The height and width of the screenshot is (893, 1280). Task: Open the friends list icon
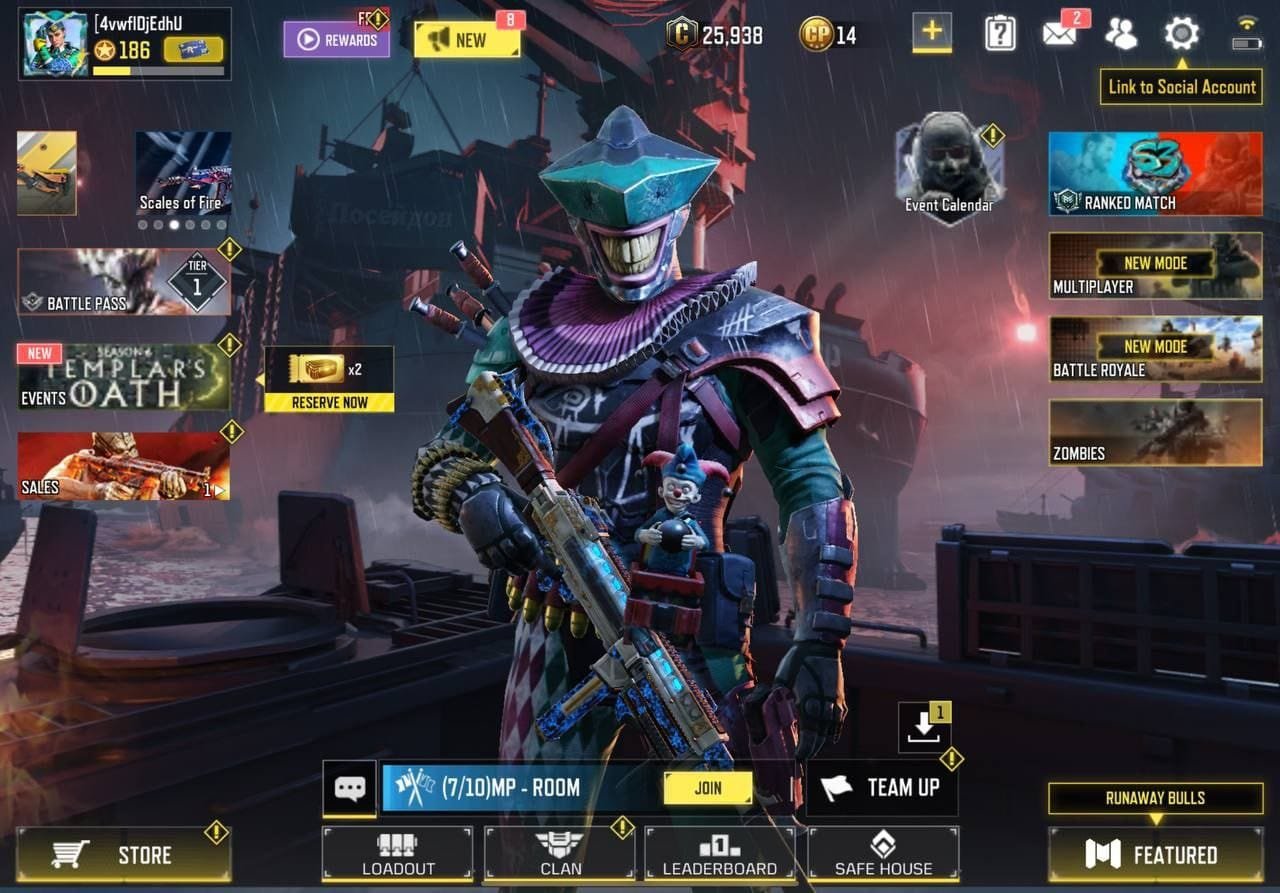coord(1120,34)
